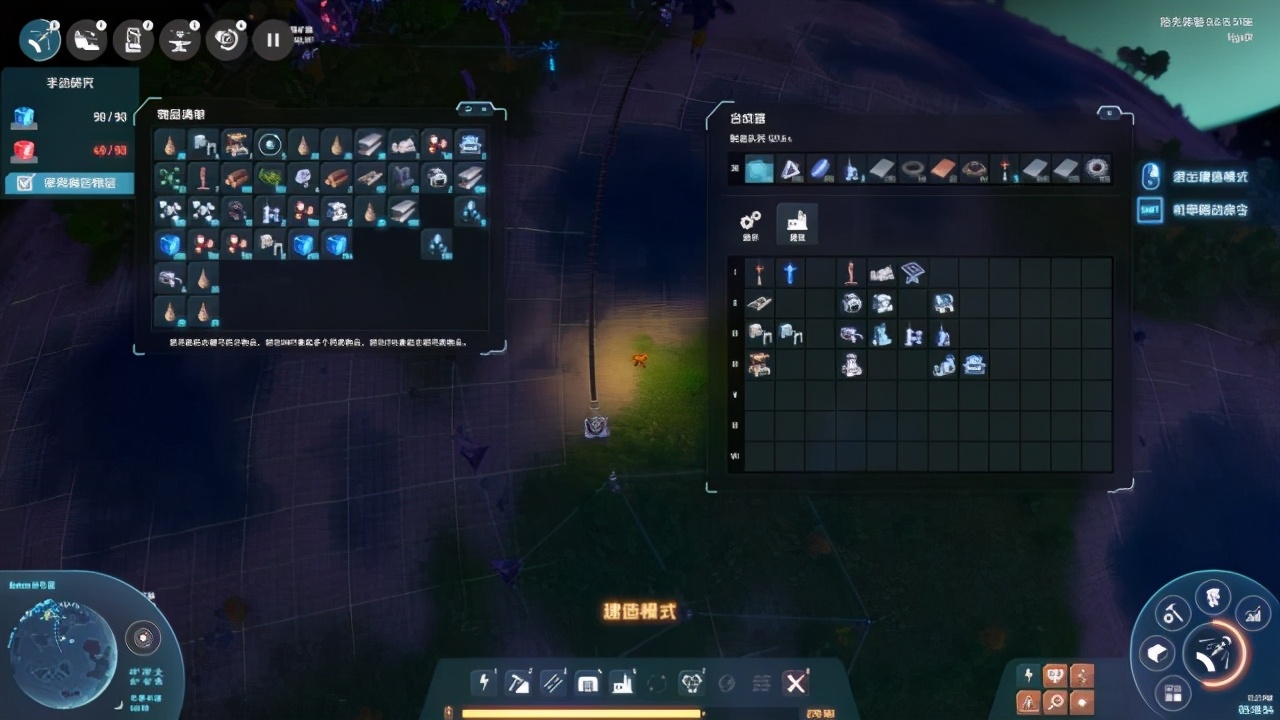Switch to the components gear tab in crafting panel

(750, 222)
